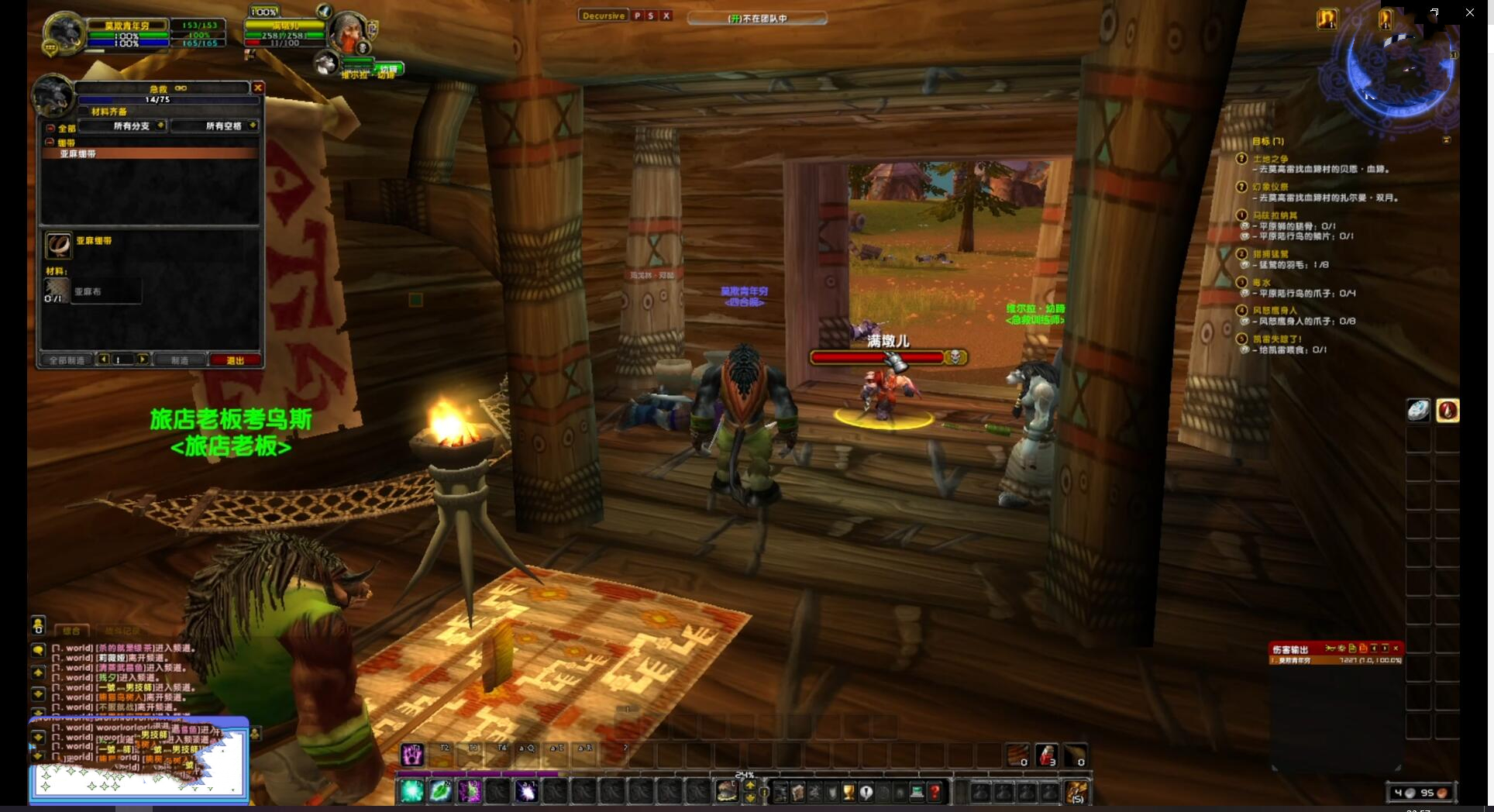Close the window with the X button
The image size is (1494, 812).
click(x=1469, y=12)
